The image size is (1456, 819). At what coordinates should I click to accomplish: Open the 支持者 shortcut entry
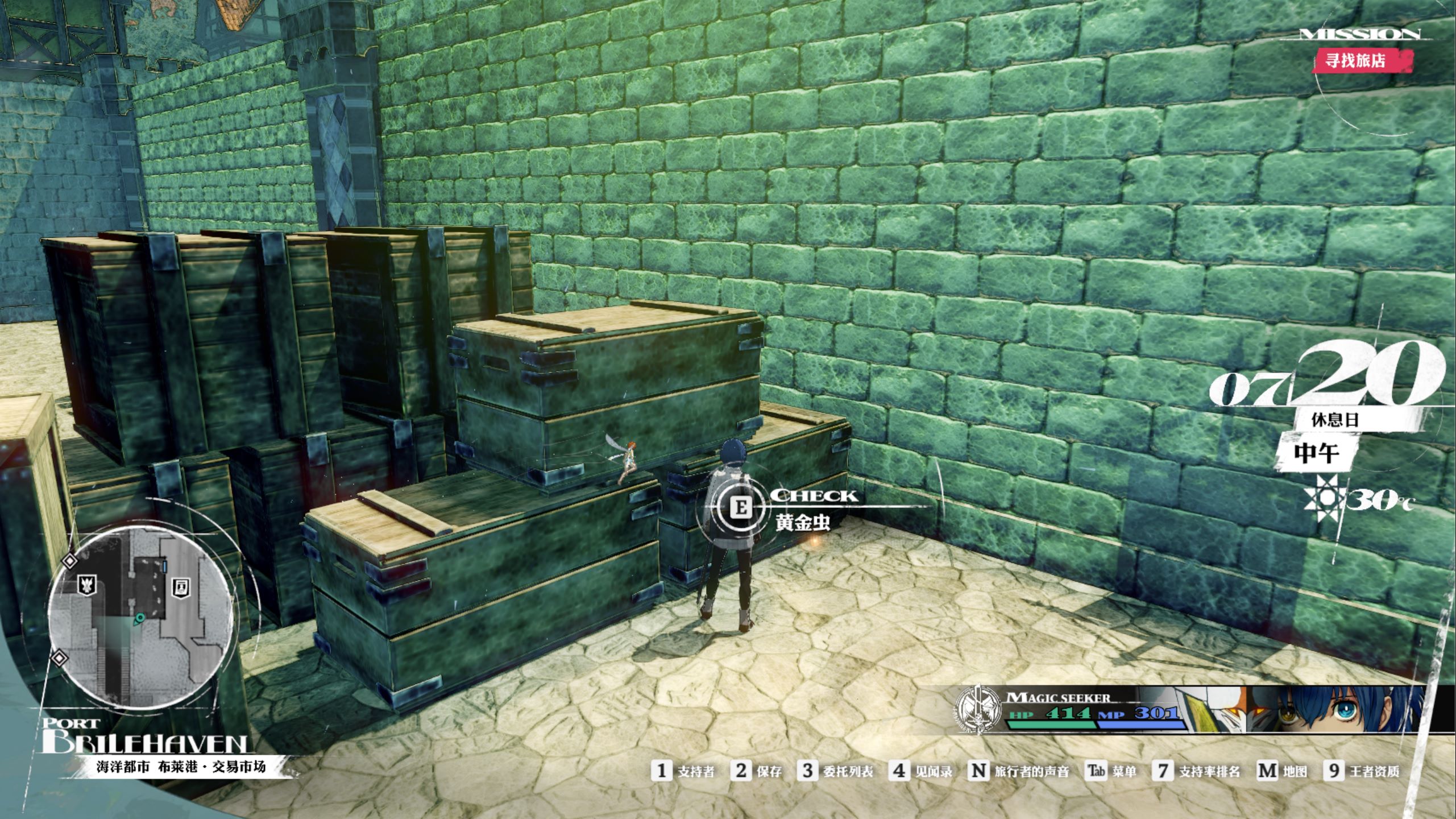[683, 771]
